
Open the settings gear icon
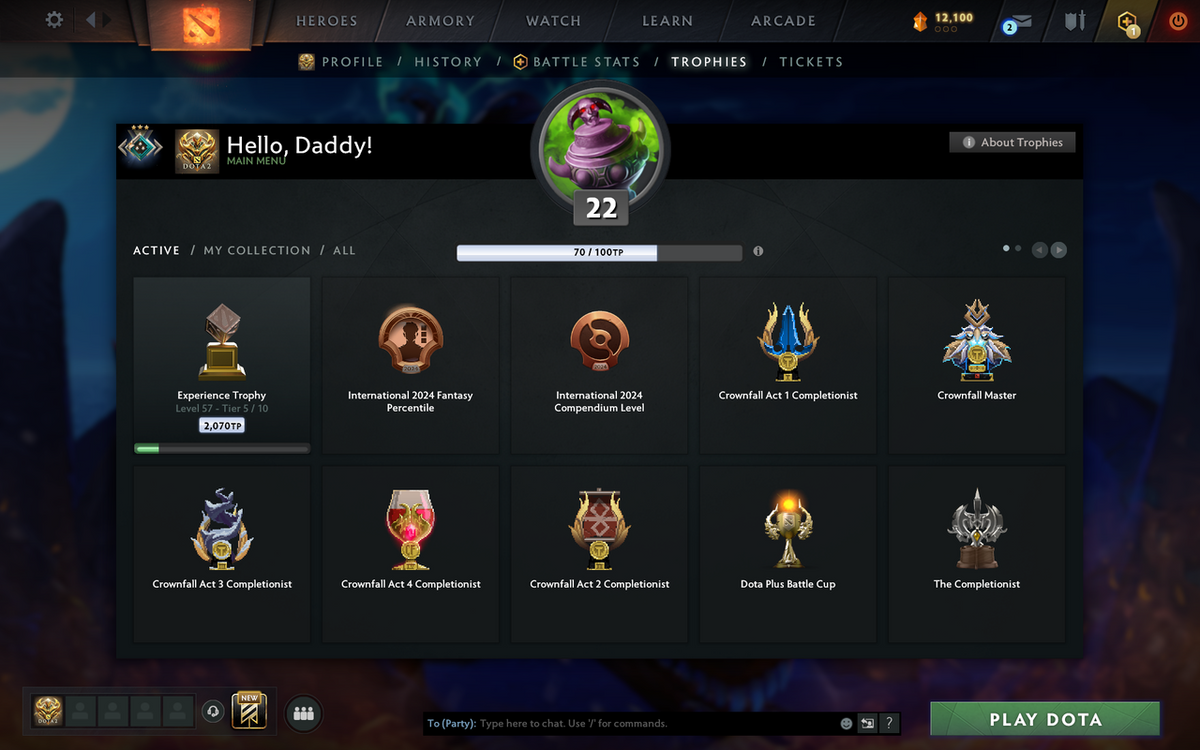pos(54,20)
